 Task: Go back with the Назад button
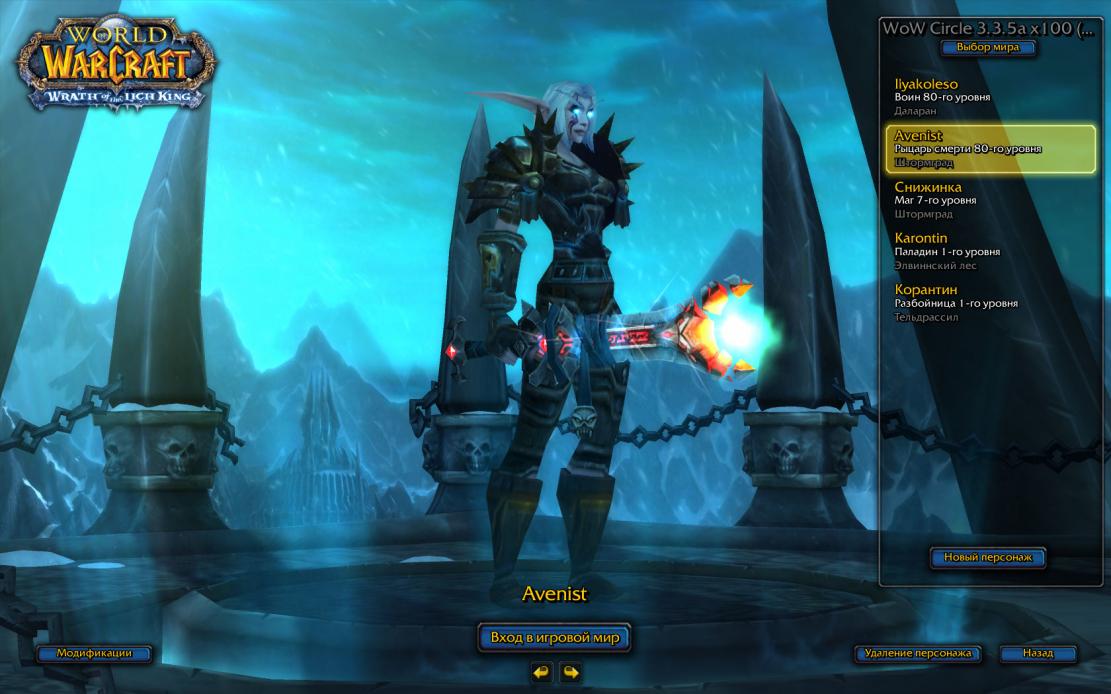pos(1037,653)
